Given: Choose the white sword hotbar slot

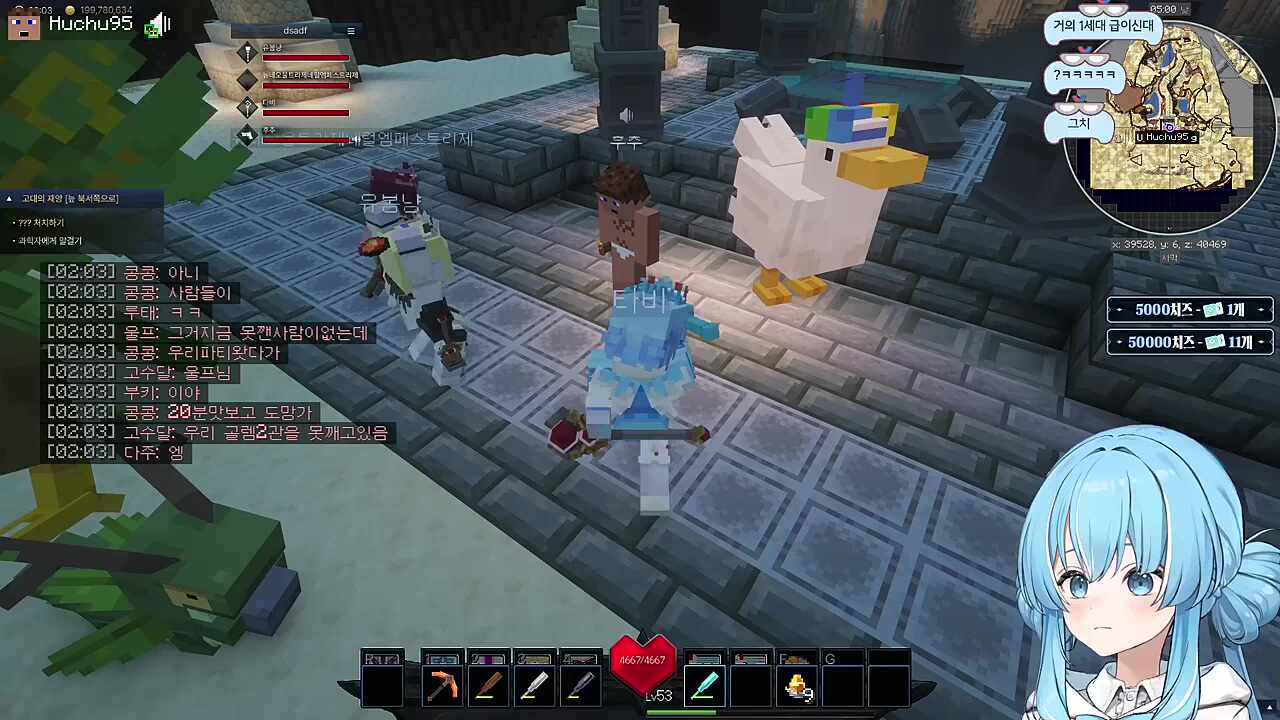Looking at the screenshot, I should point(534,687).
